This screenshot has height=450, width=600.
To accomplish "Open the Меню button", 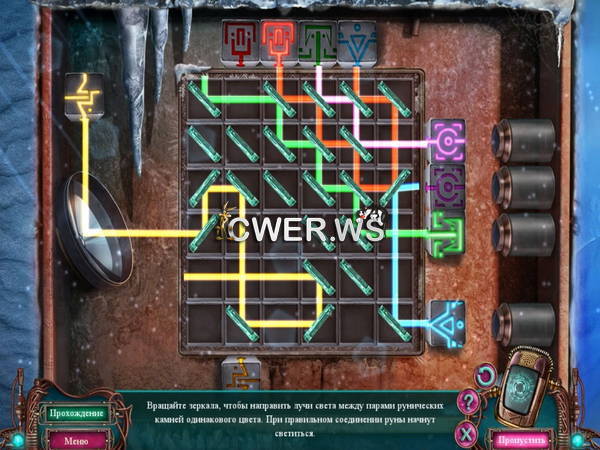I will 75,439.
